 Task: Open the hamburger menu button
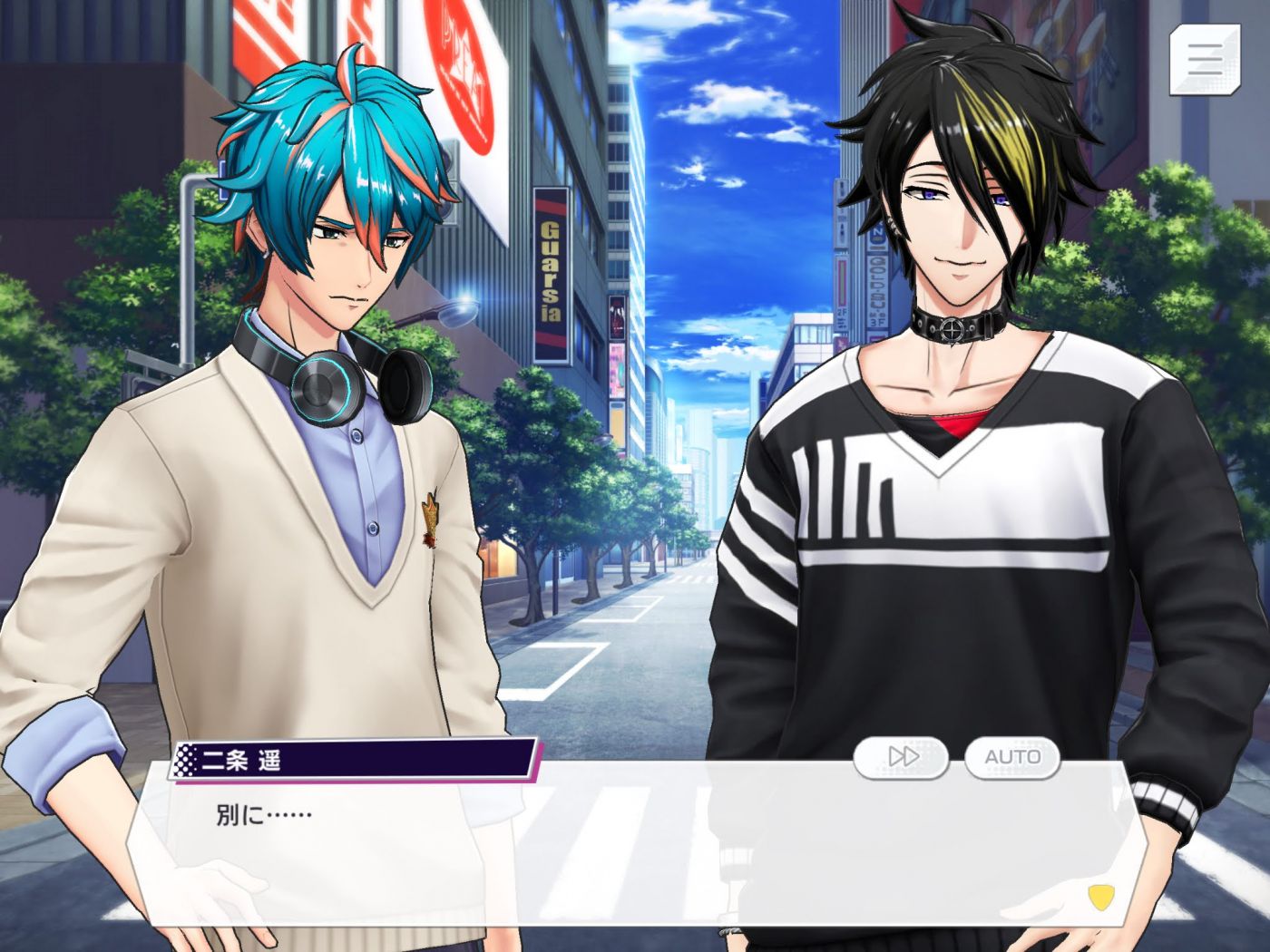pyautogui.click(x=1204, y=59)
